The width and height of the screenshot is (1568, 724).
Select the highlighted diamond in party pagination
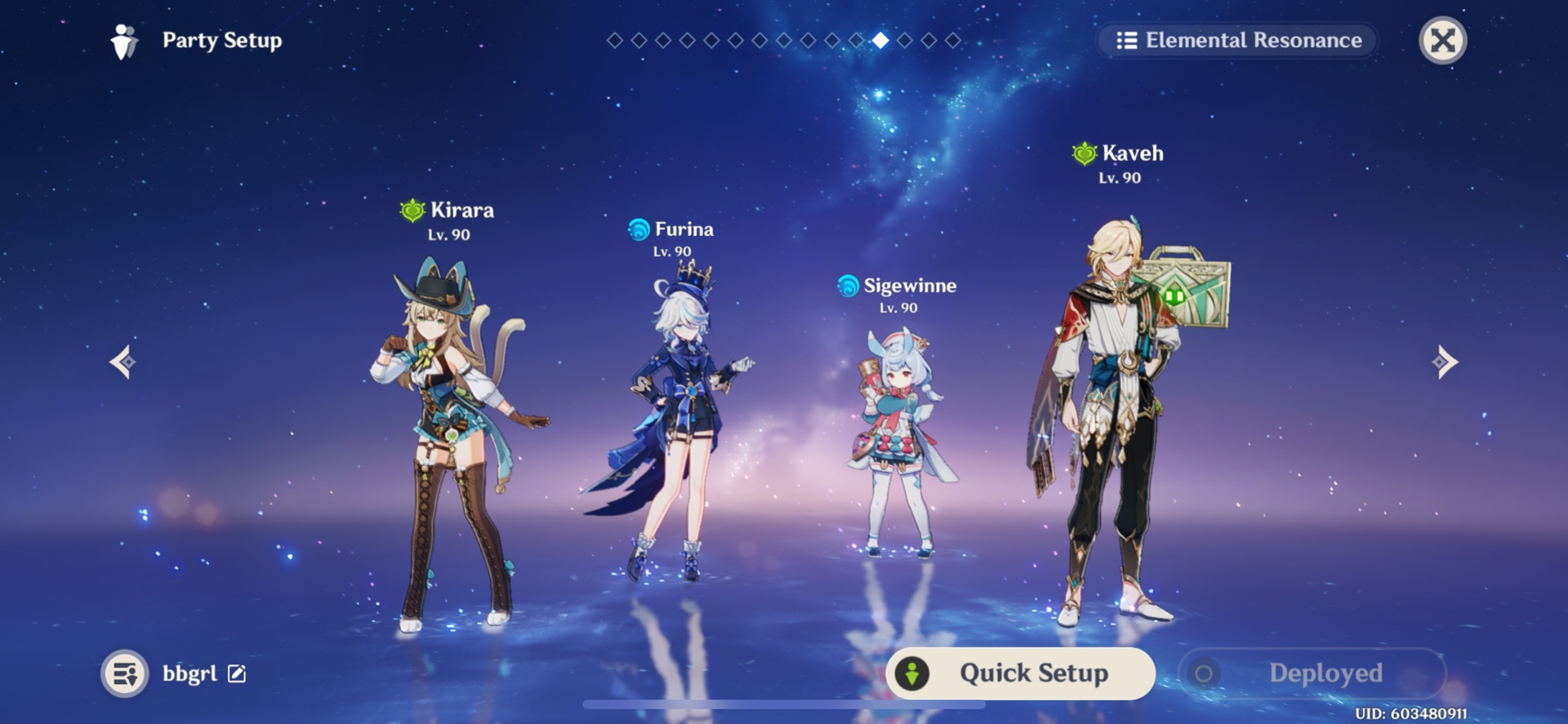[x=880, y=38]
